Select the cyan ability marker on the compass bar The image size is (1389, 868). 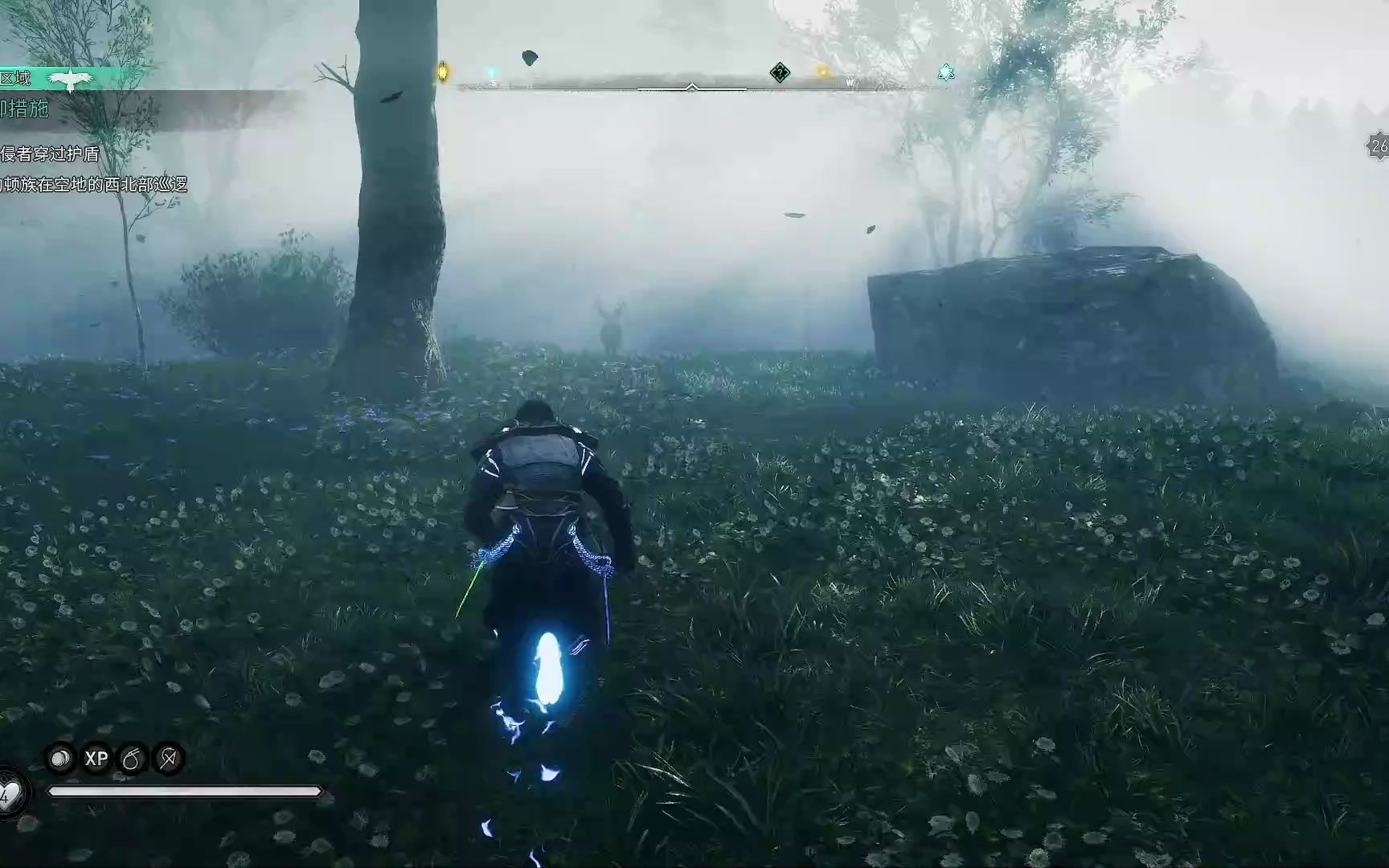pos(491,71)
